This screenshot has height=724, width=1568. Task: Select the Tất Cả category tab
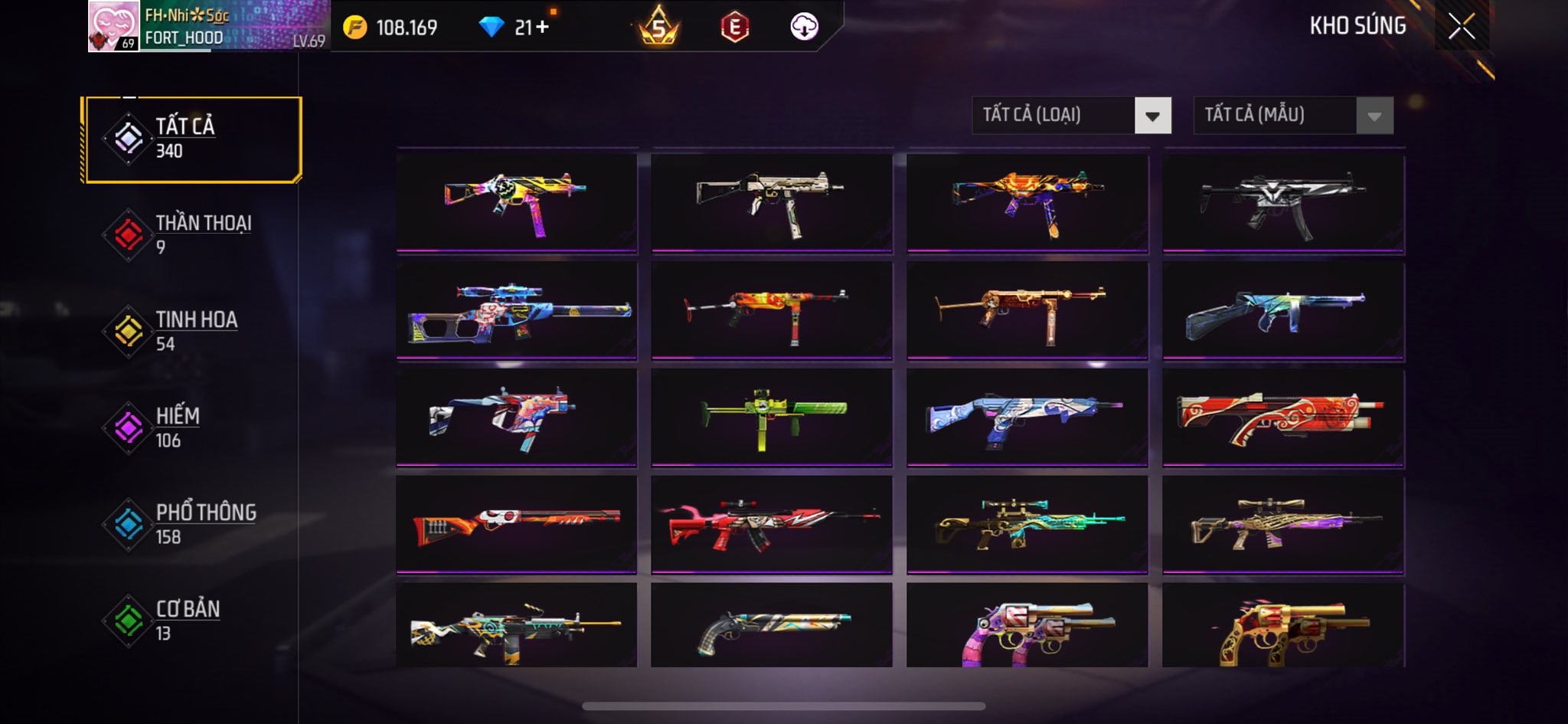[x=192, y=139]
